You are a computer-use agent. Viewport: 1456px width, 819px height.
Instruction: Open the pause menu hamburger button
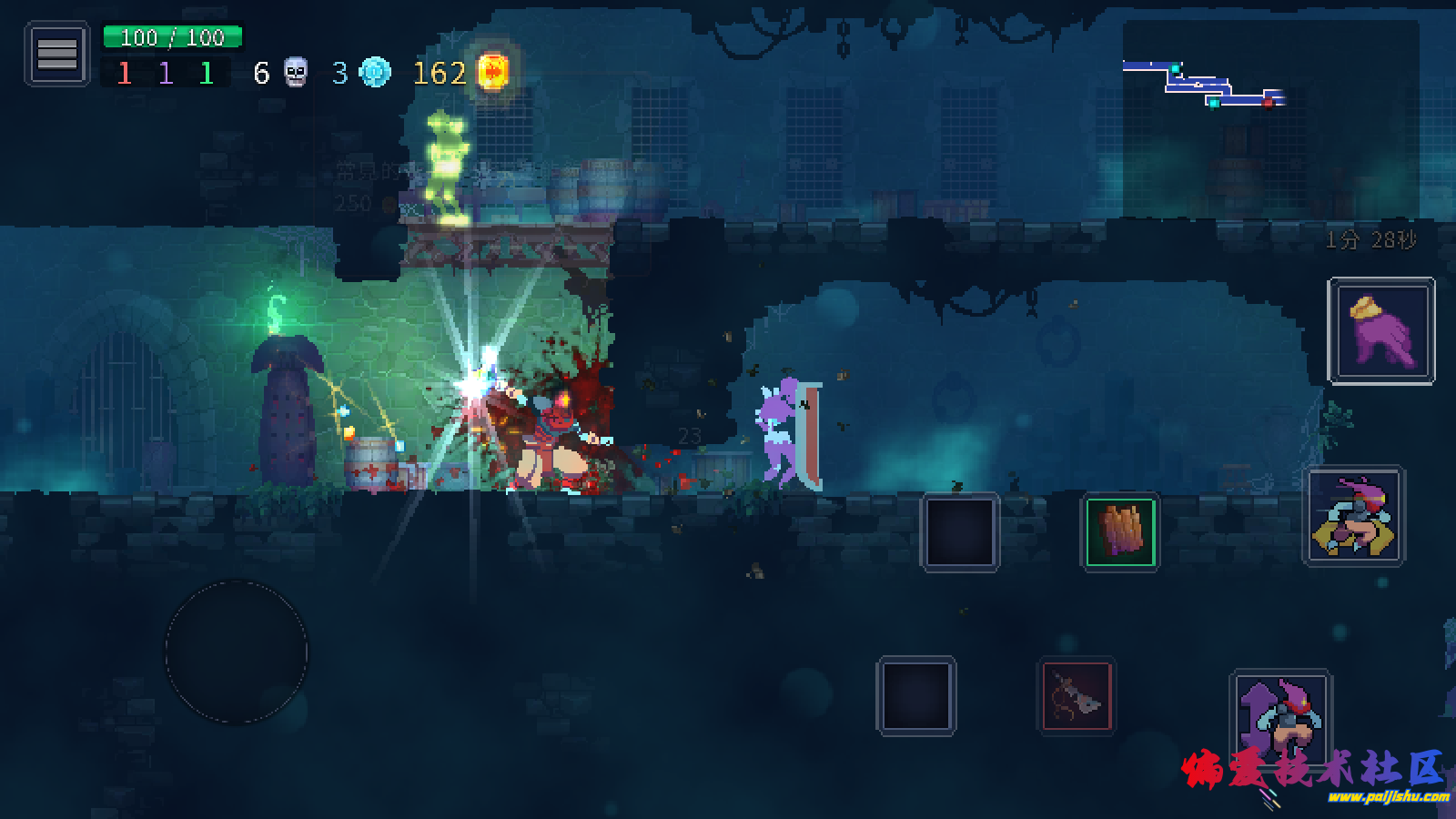click(x=56, y=55)
